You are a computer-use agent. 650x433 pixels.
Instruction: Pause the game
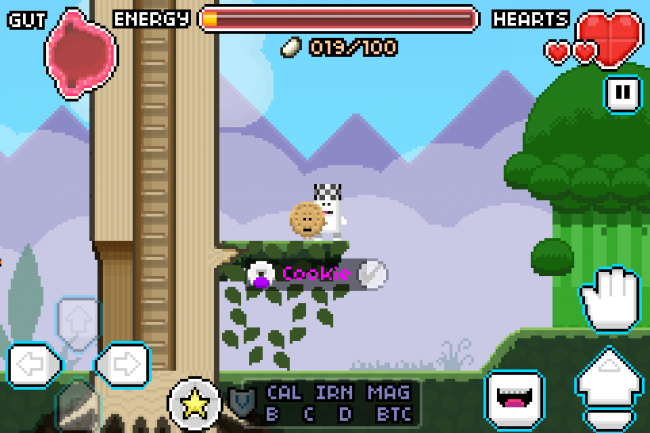click(622, 94)
